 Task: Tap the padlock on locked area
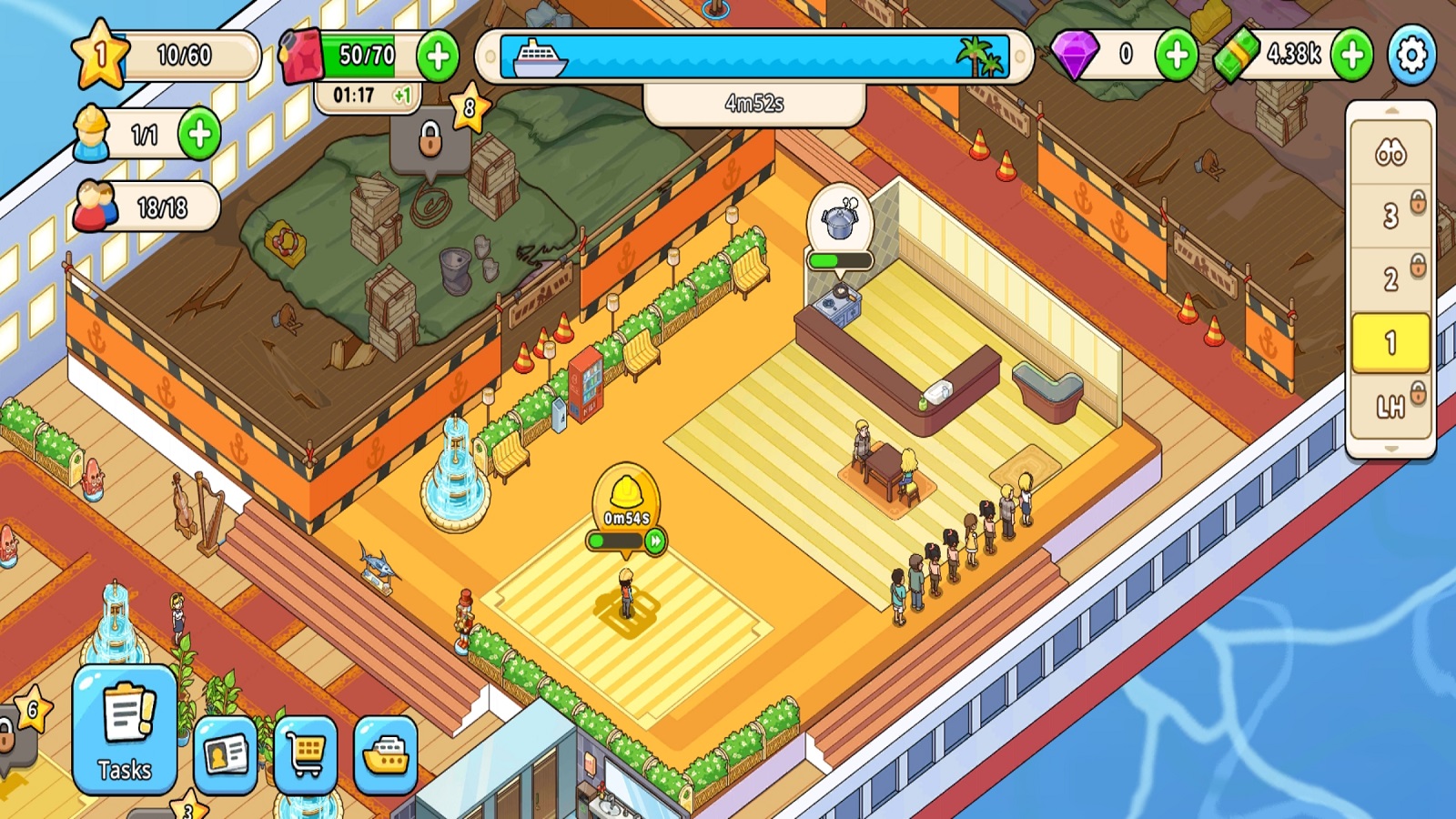coord(430,141)
